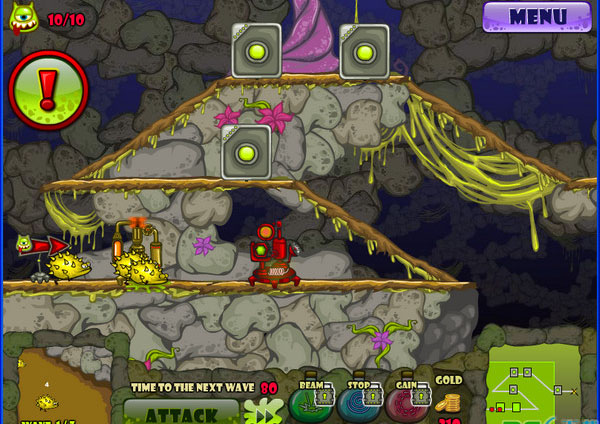600x424 pixels.
Task: Click the green level minimap
Action: [531, 387]
